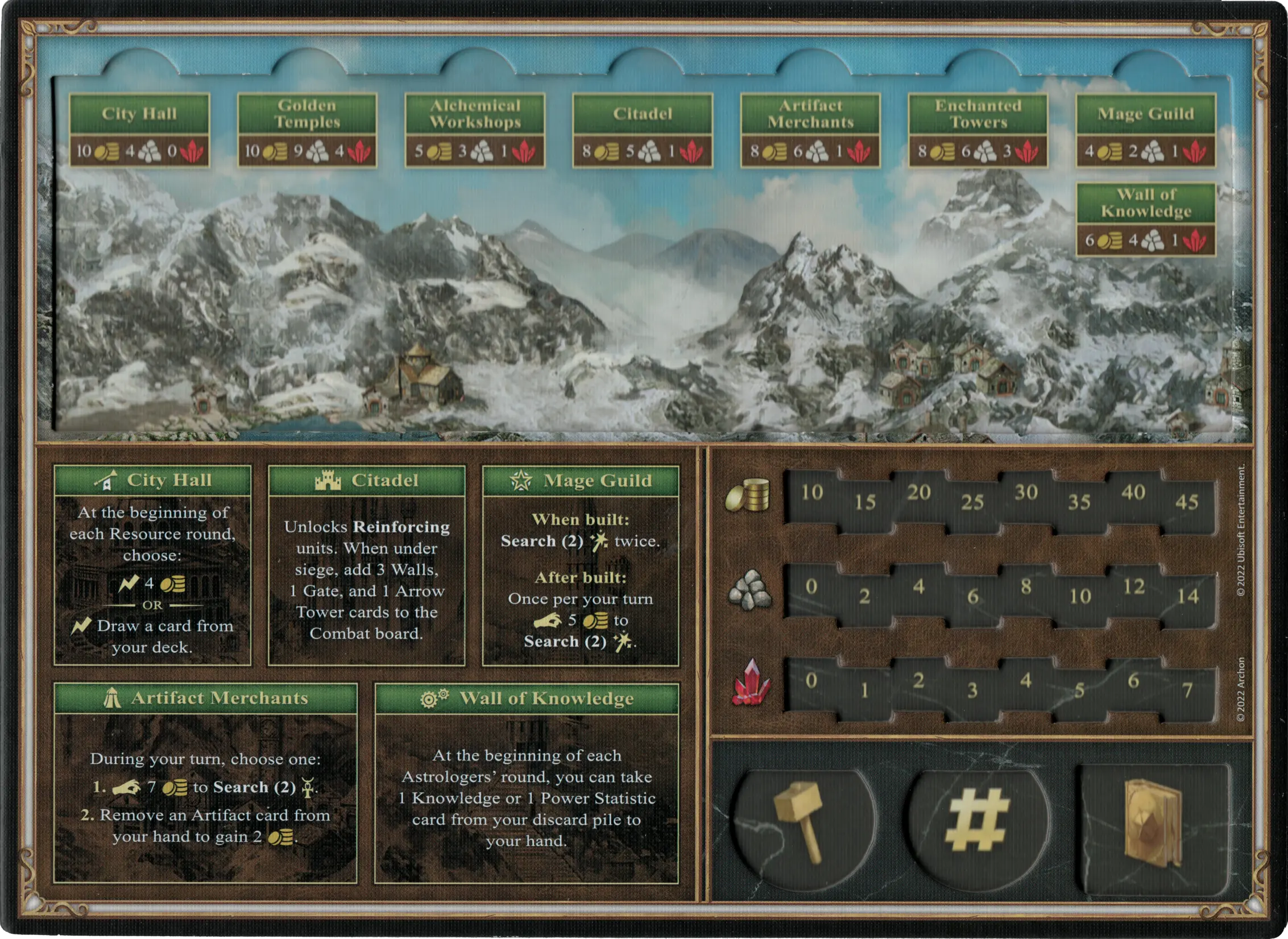Select the City Hall building tile
Viewport: 1288px width, 939px height.
(139, 130)
